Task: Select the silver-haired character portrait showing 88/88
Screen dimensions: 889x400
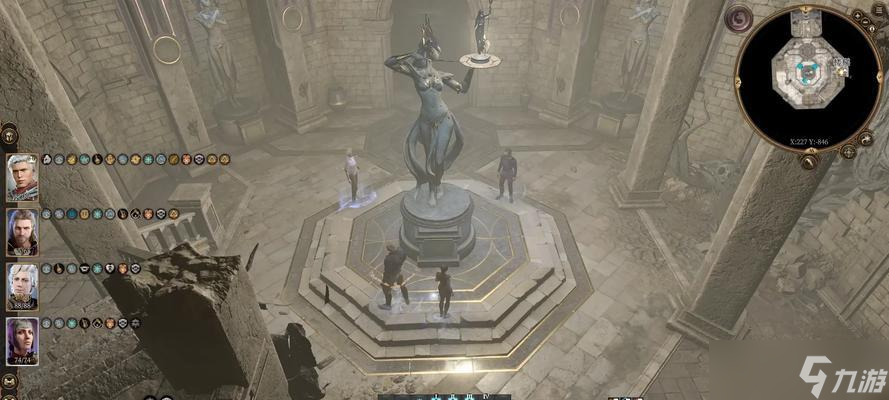Action: coord(22,286)
